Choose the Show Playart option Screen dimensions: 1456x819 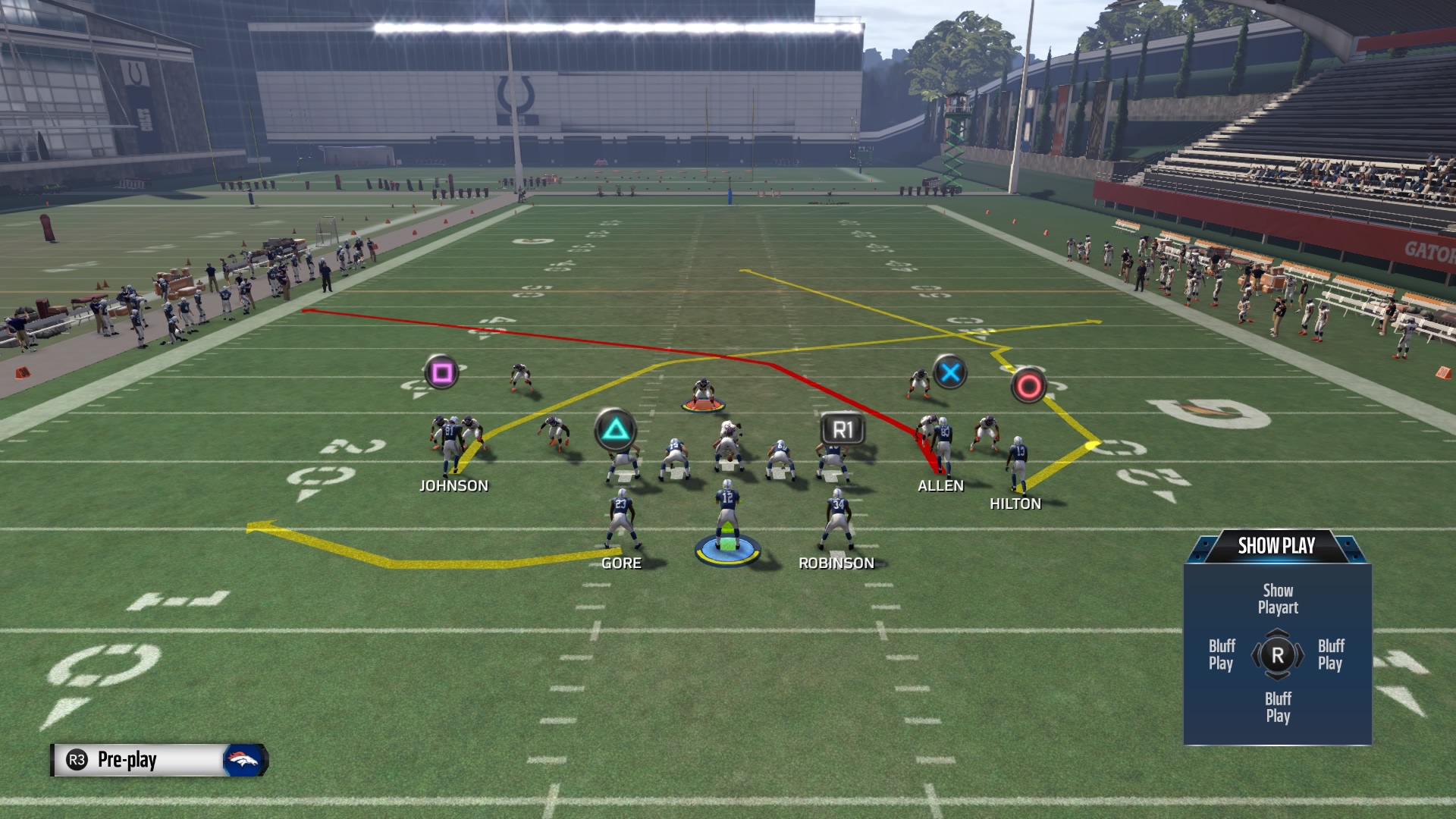click(1278, 599)
